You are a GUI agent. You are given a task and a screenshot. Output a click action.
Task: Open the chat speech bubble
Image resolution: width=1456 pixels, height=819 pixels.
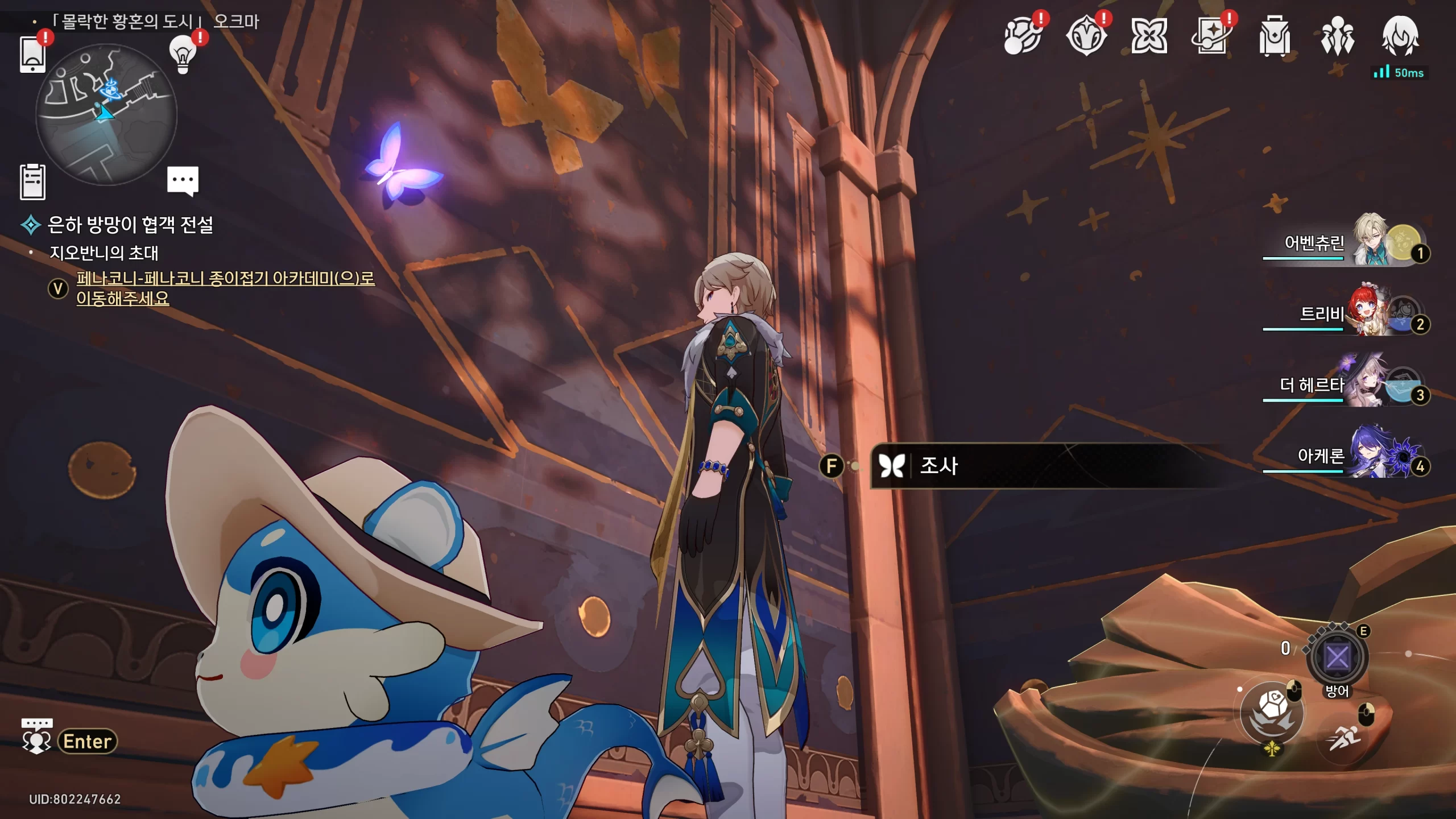183,180
